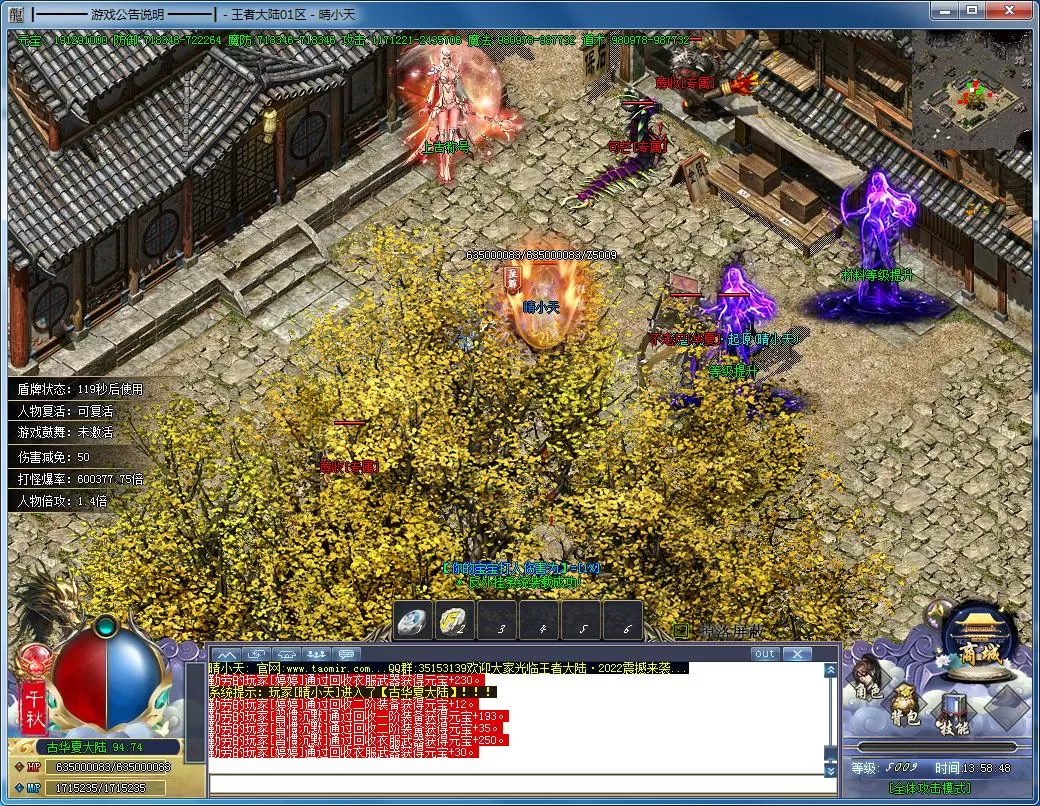The image size is (1040, 806).
Task: Switch the 全体攻击模式 attack mode label
Action: (x=929, y=788)
